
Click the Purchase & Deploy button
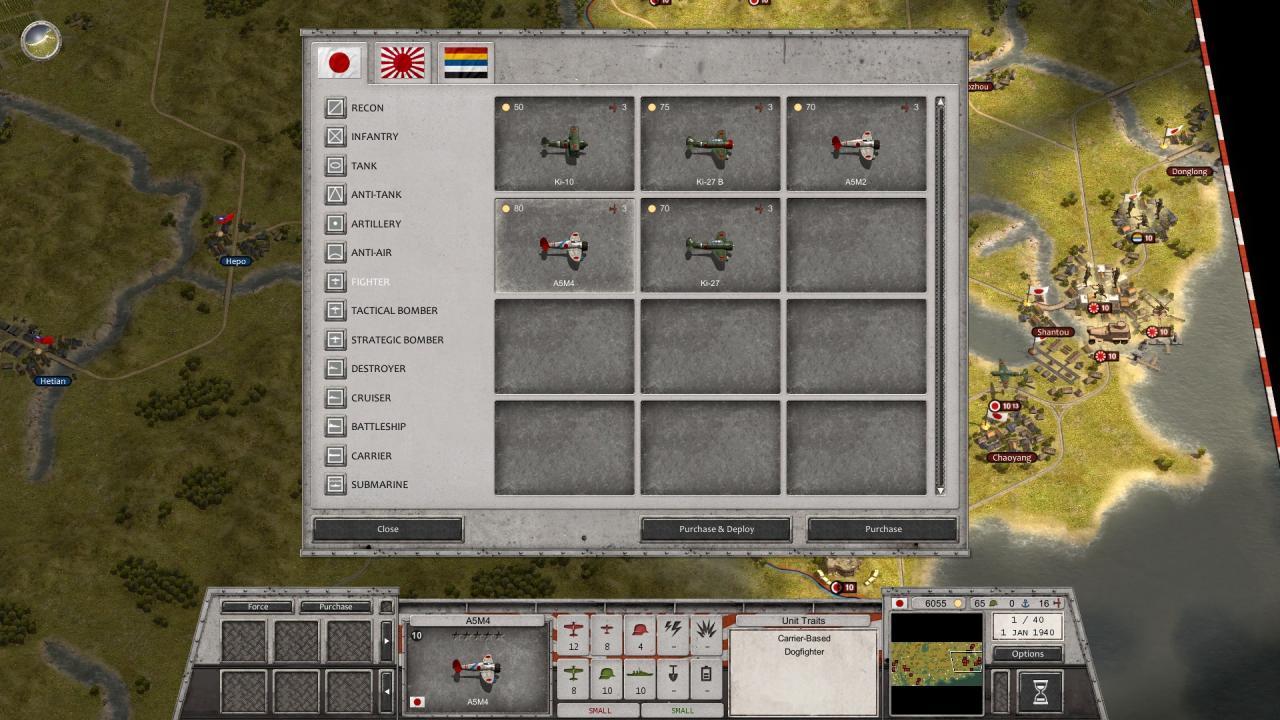[716, 529]
